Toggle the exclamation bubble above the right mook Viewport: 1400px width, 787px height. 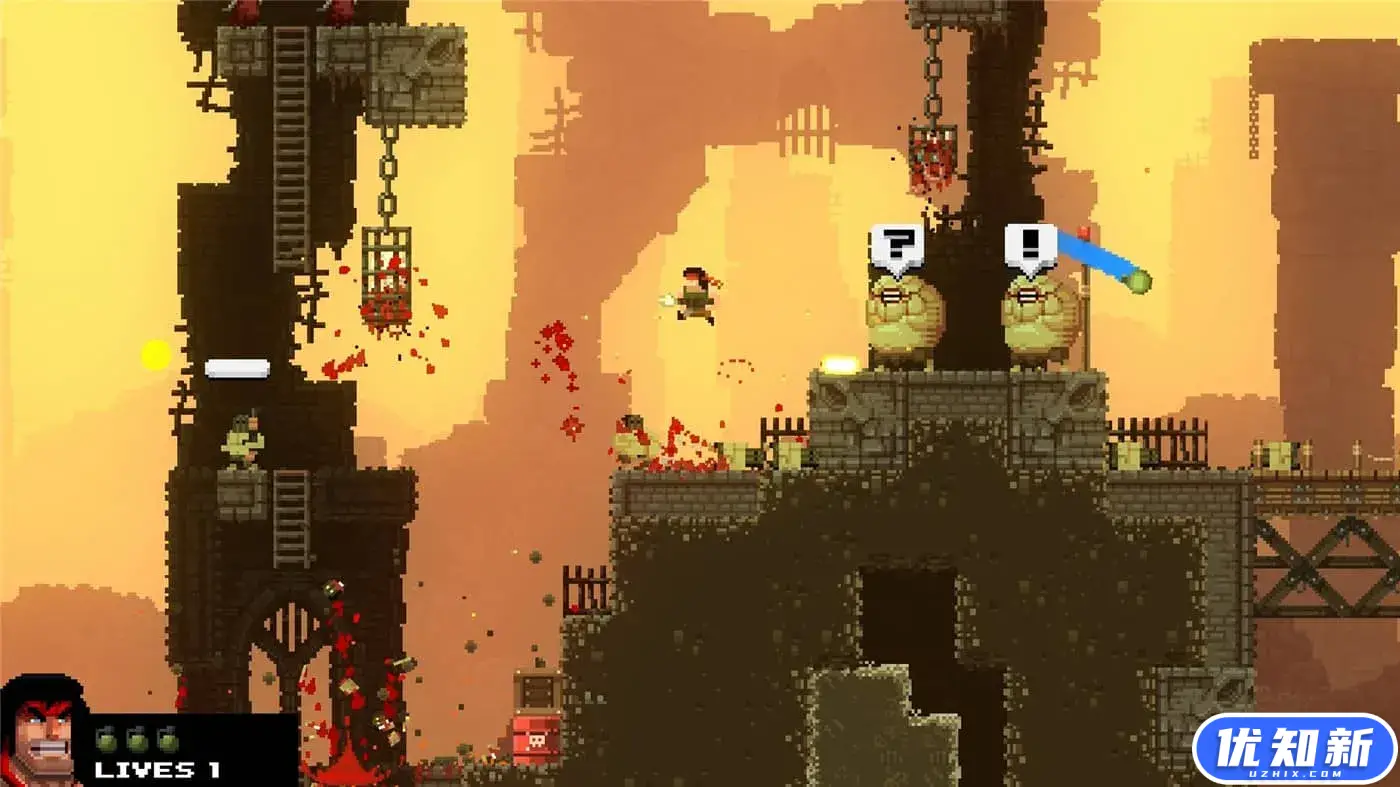point(1032,245)
